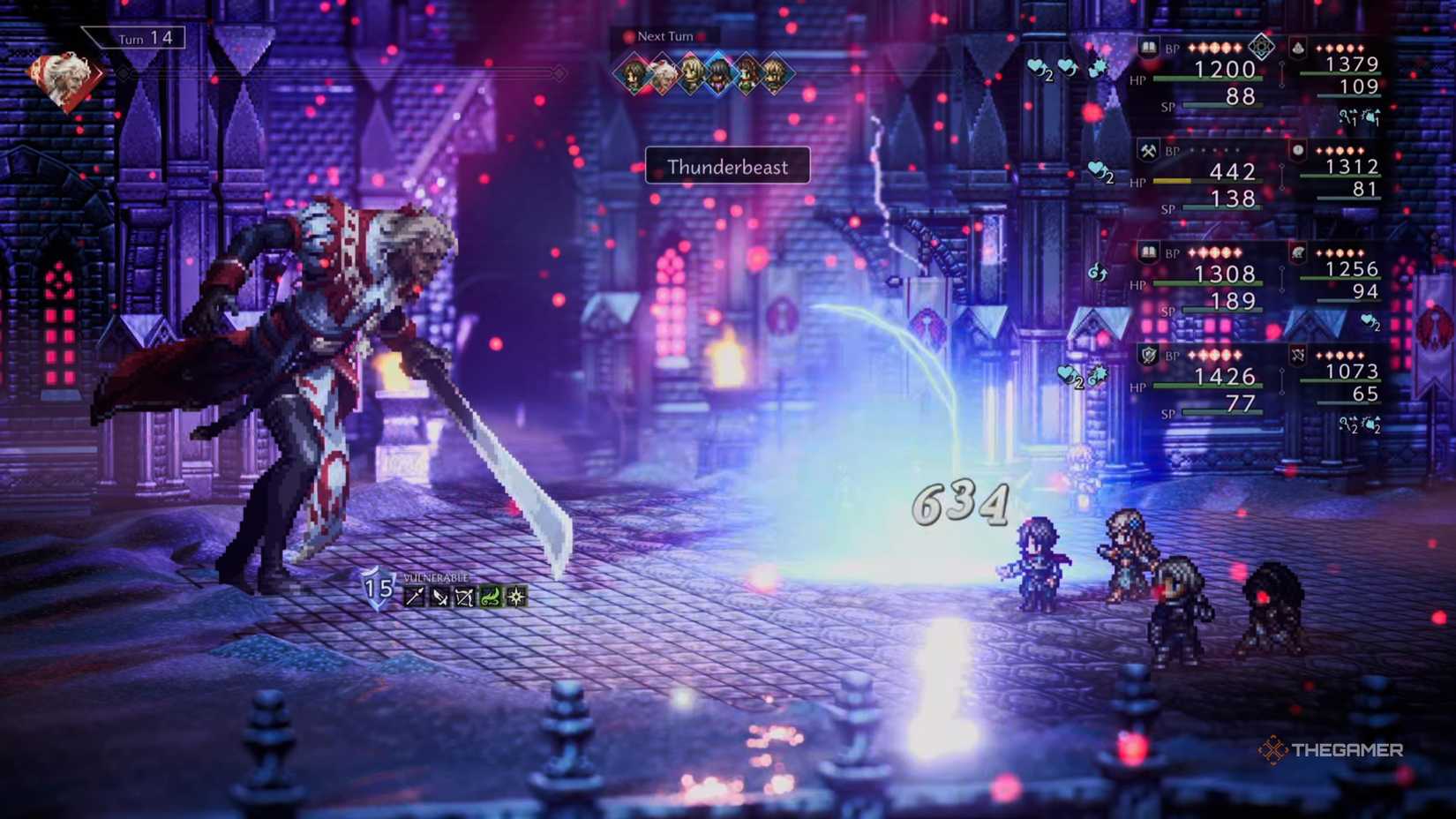Select the bow weakness icon in the Vulnerable row
This screenshot has height=819, width=1456.
[x=466, y=594]
